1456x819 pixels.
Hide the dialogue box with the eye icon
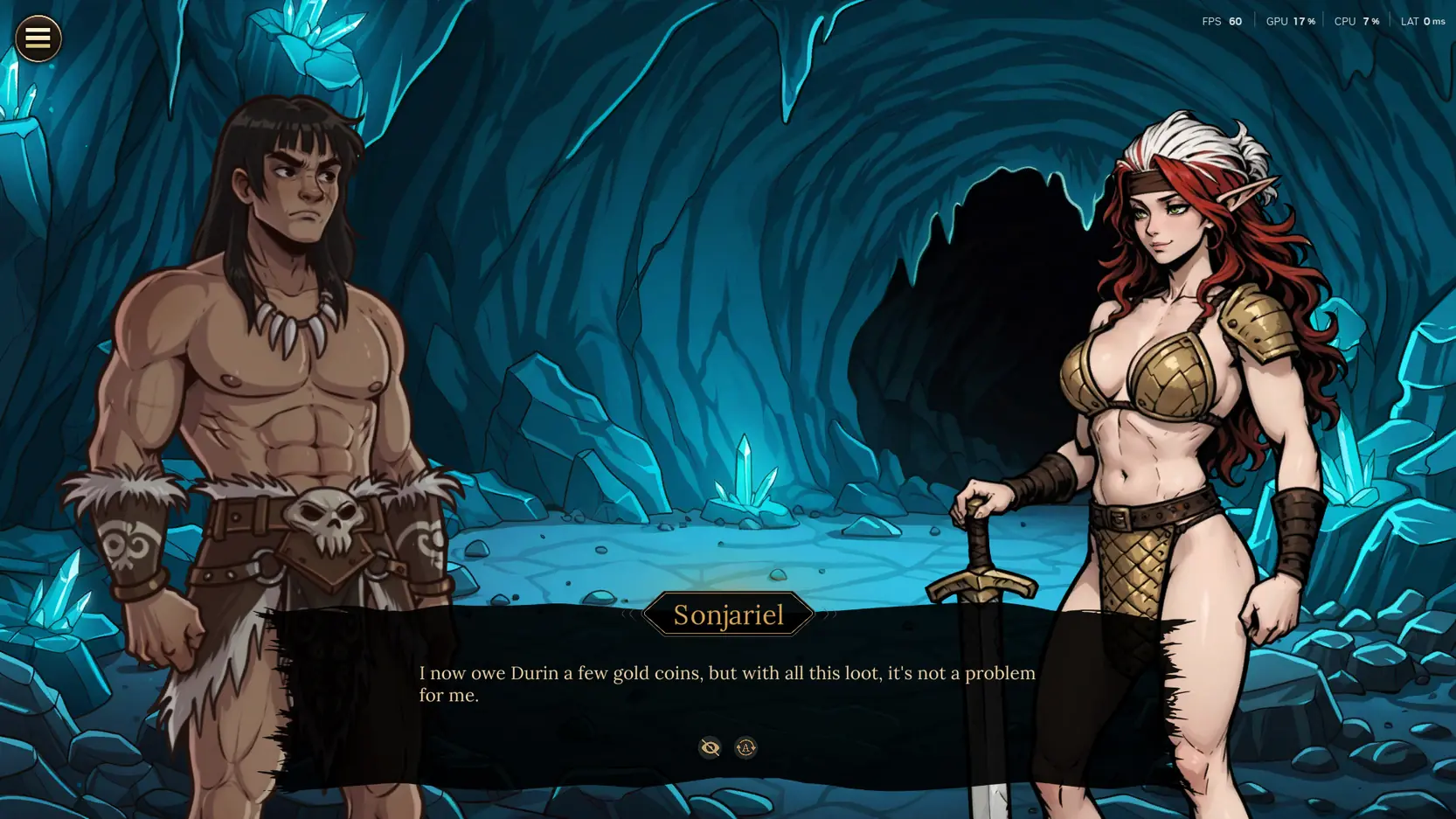710,747
